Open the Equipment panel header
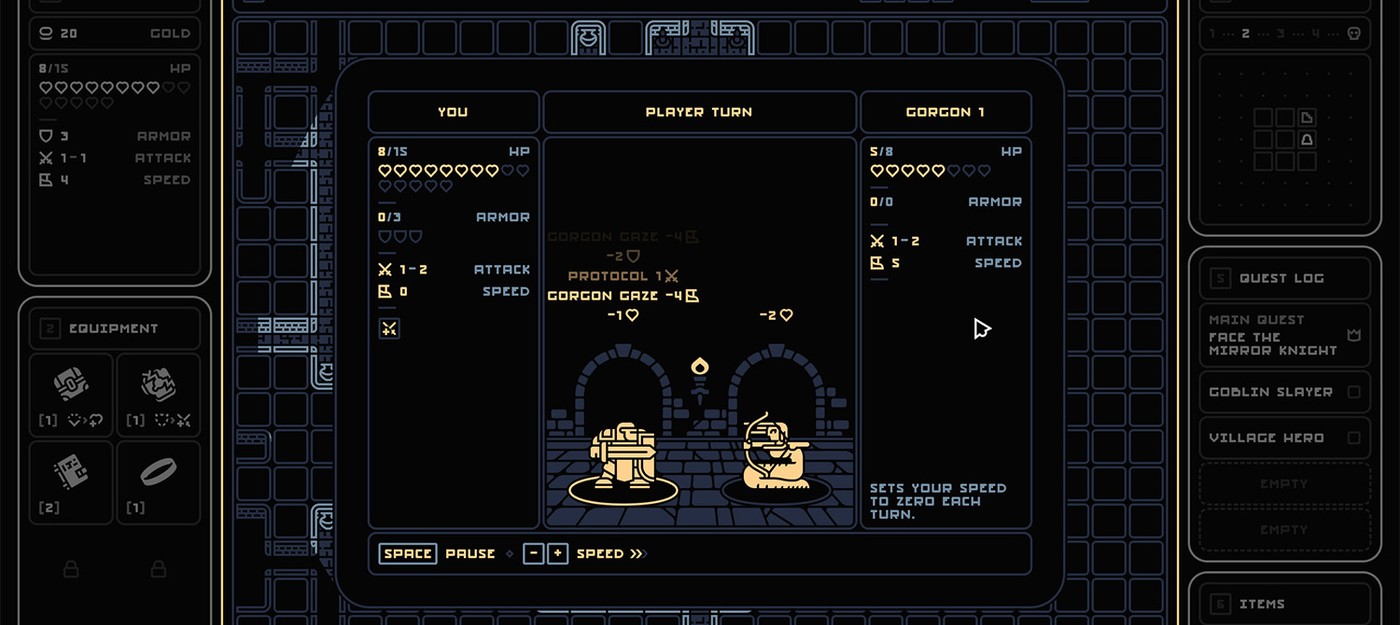This screenshot has height=625, width=1400. (x=114, y=328)
